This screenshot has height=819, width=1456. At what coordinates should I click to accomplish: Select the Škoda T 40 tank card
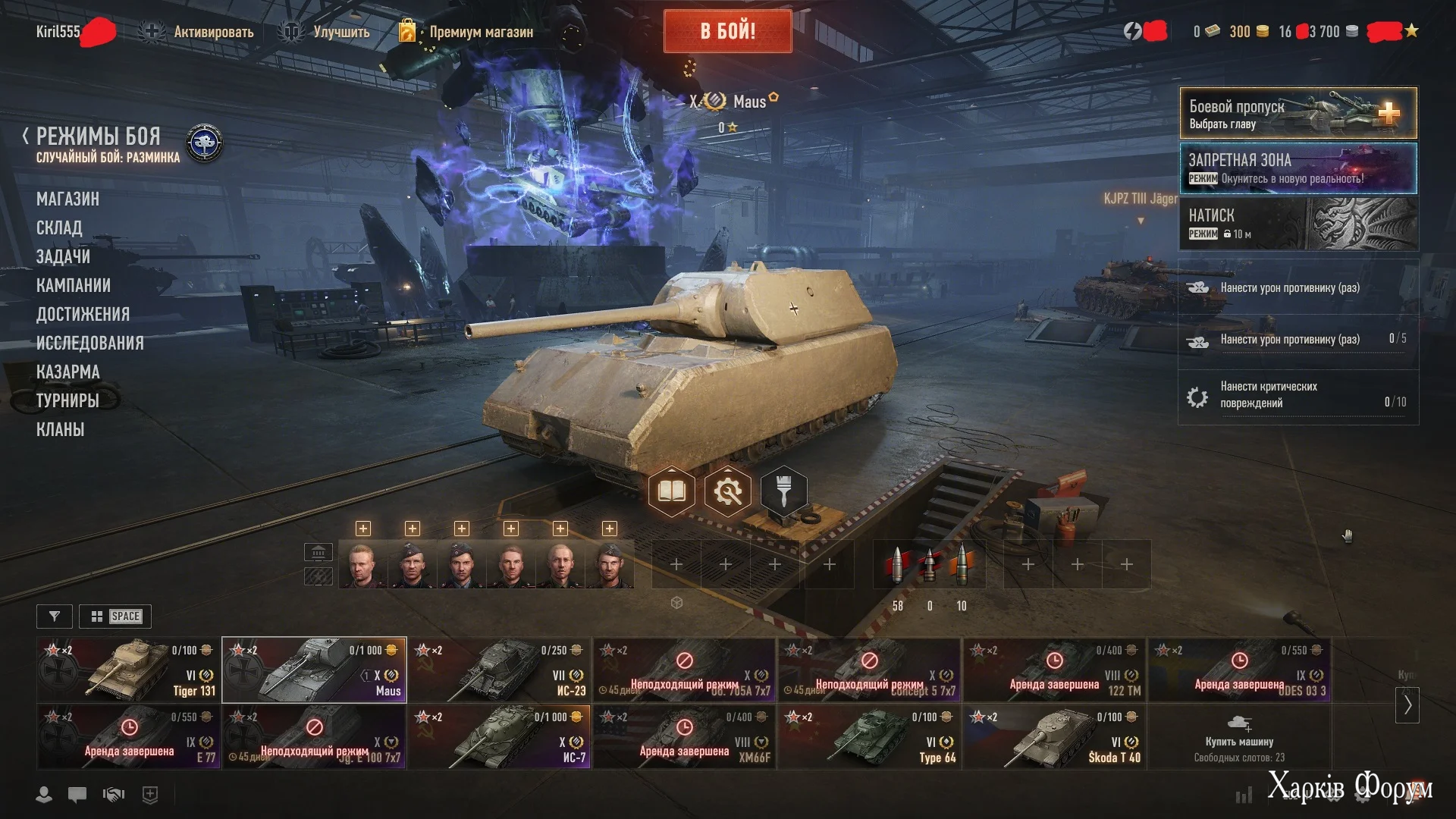tap(1054, 737)
